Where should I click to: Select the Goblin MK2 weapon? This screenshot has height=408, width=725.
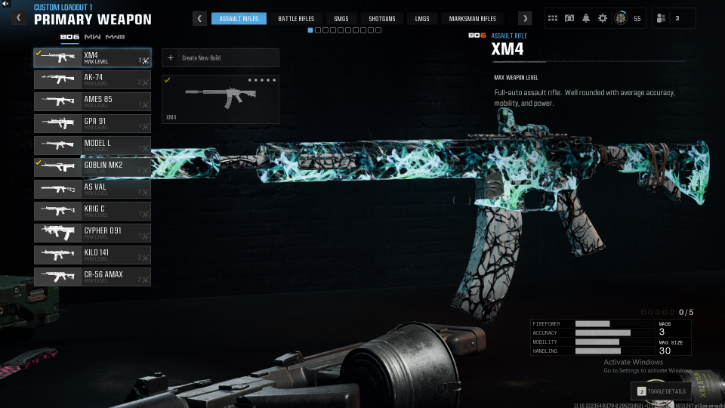click(x=92, y=167)
